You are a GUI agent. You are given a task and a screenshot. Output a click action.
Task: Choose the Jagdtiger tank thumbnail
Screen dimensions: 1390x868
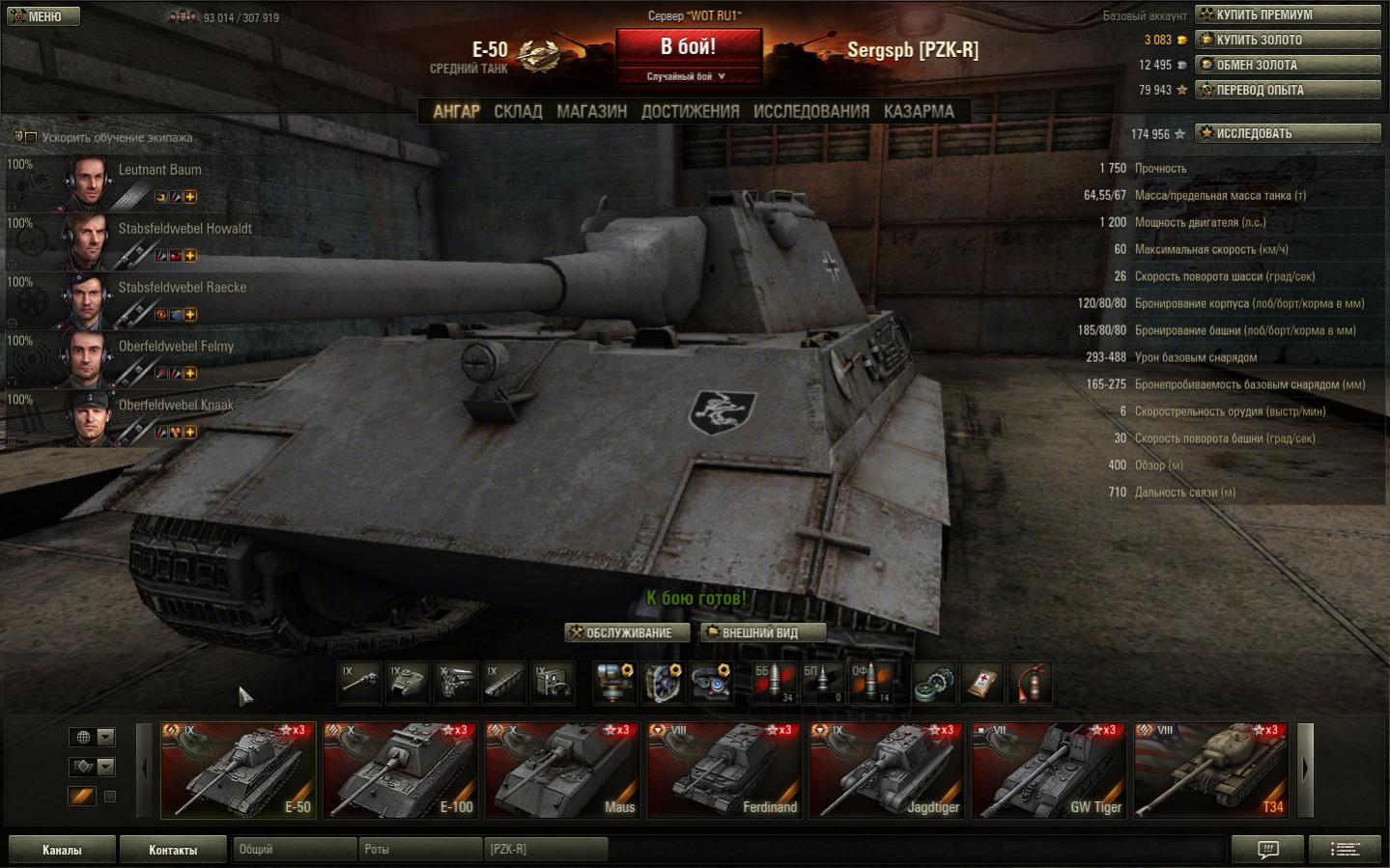[887, 770]
